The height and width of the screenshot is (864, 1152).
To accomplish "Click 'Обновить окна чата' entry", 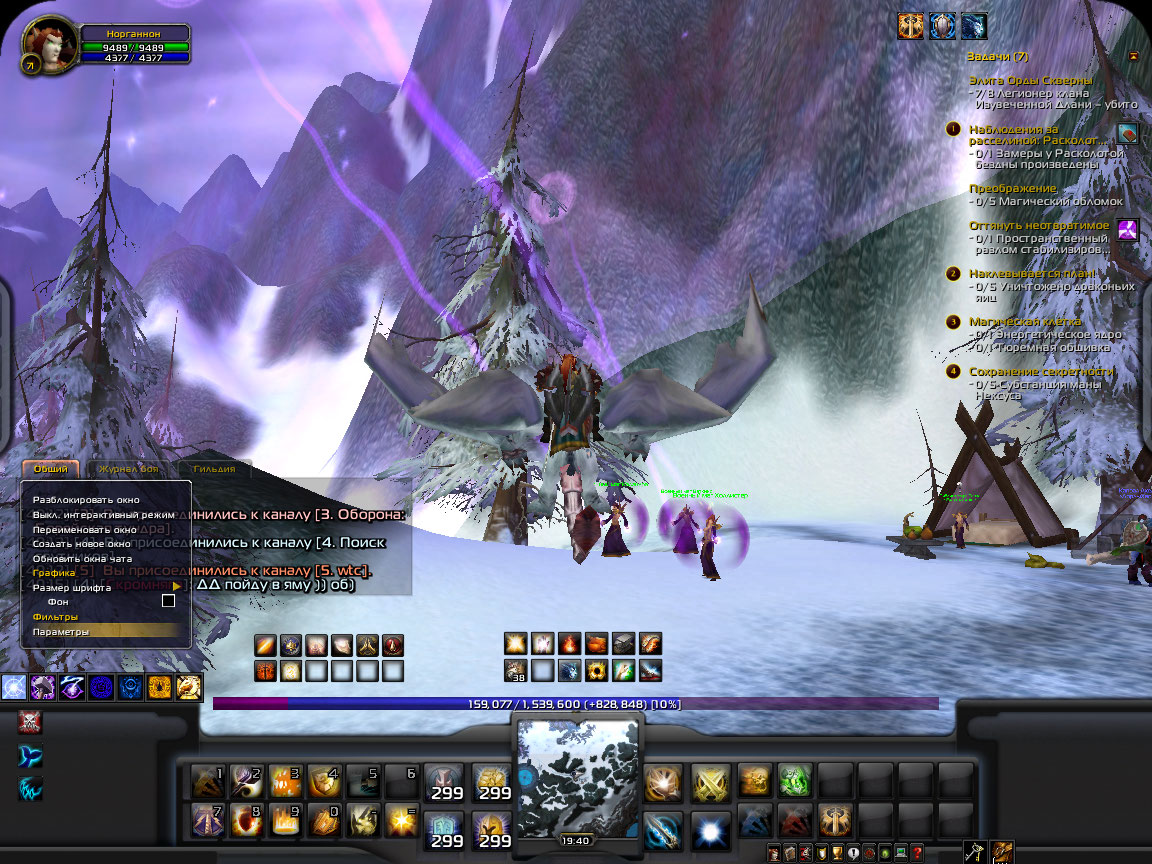I will click(82, 558).
